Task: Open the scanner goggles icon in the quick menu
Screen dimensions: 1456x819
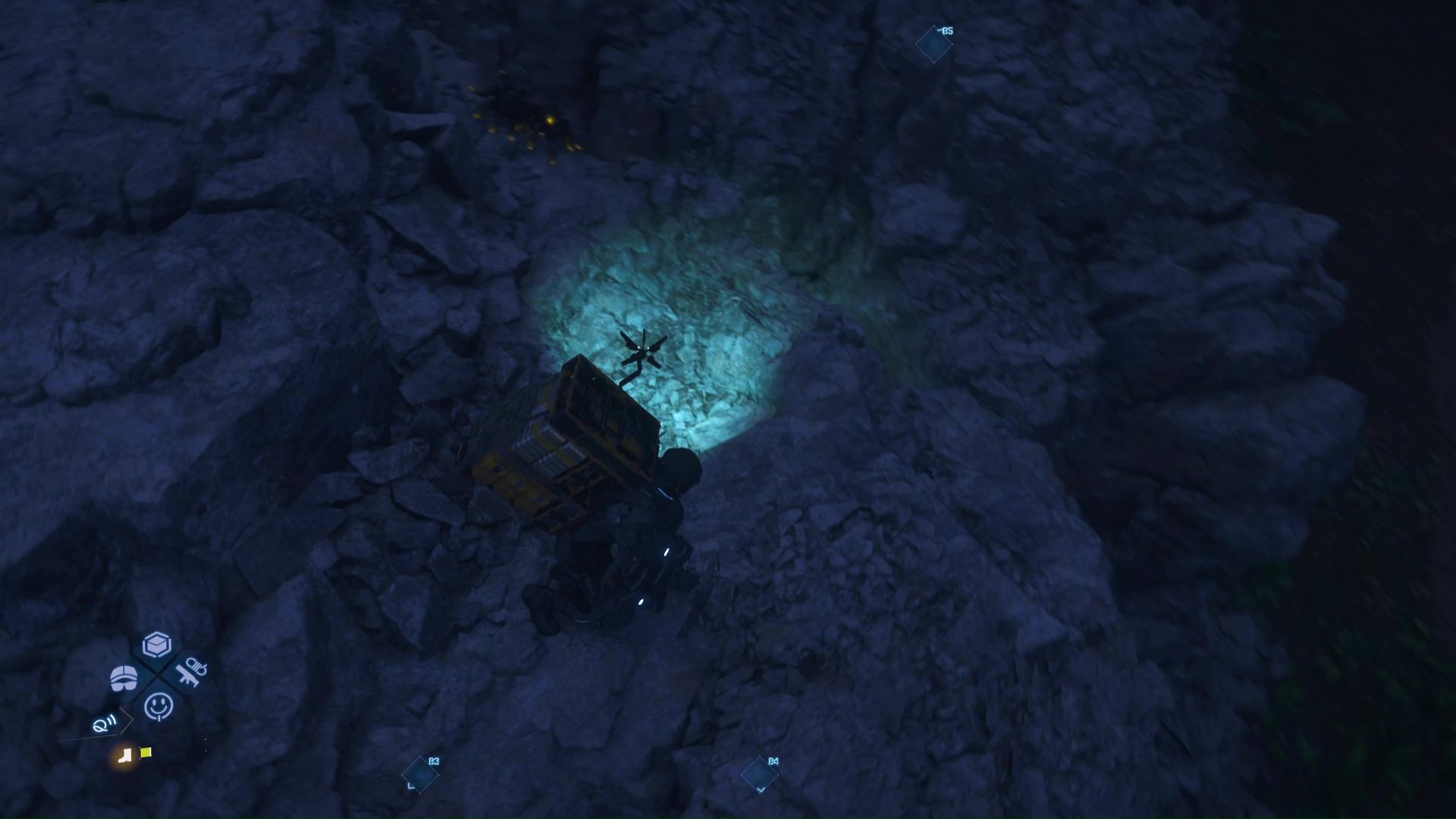Action: [124, 678]
